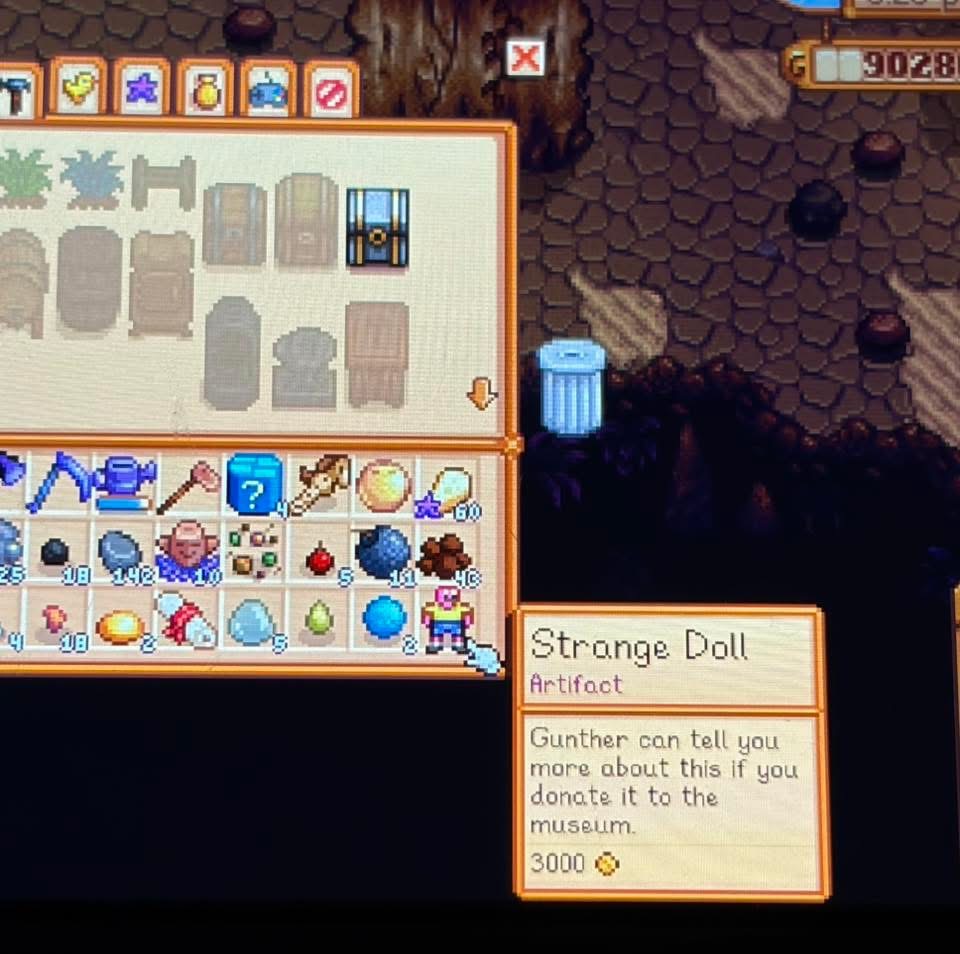The image size is (960, 954).
Task: Select the watering can slot
Action: click(125, 484)
